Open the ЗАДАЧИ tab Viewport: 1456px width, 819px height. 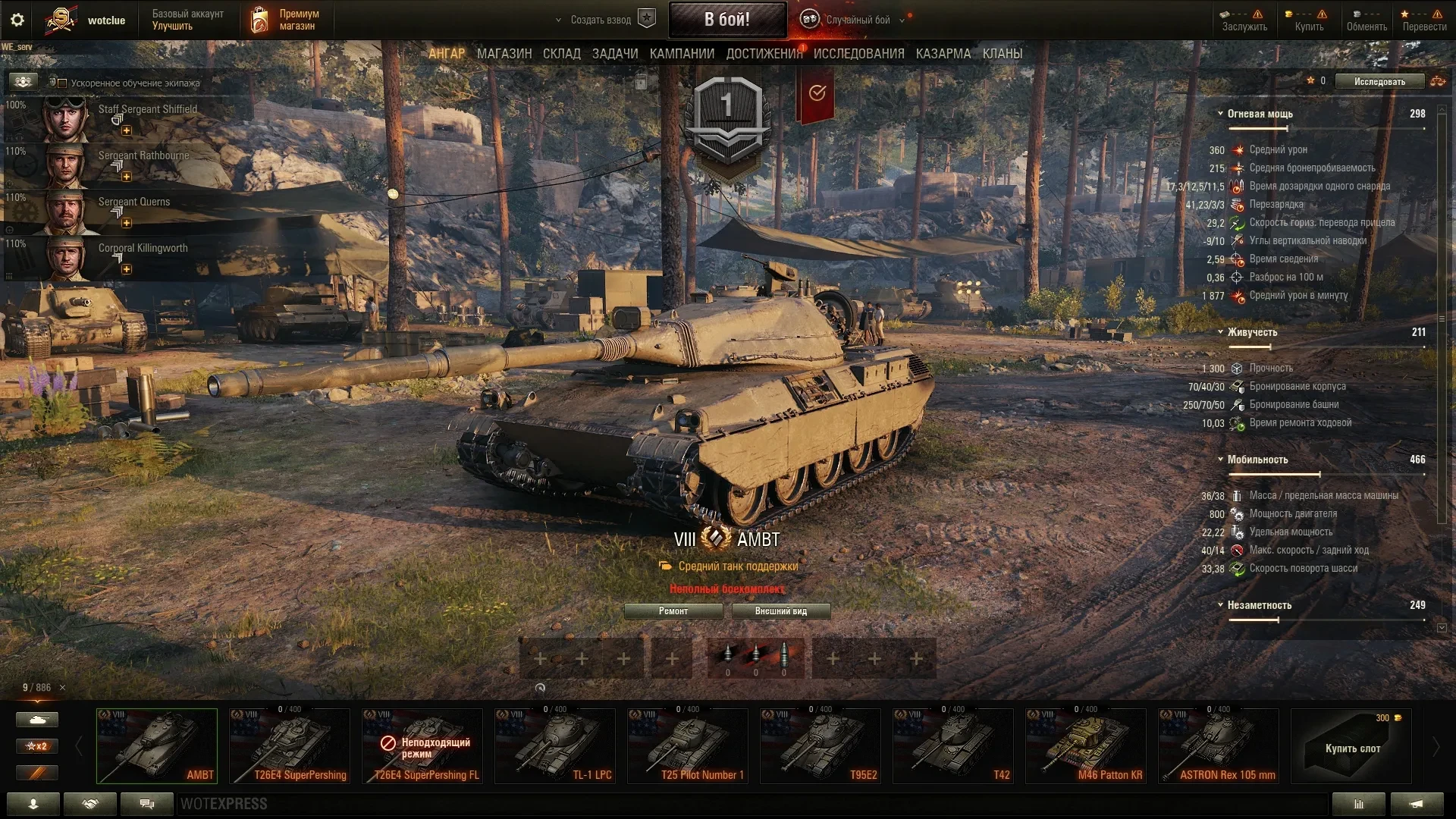pyautogui.click(x=614, y=54)
